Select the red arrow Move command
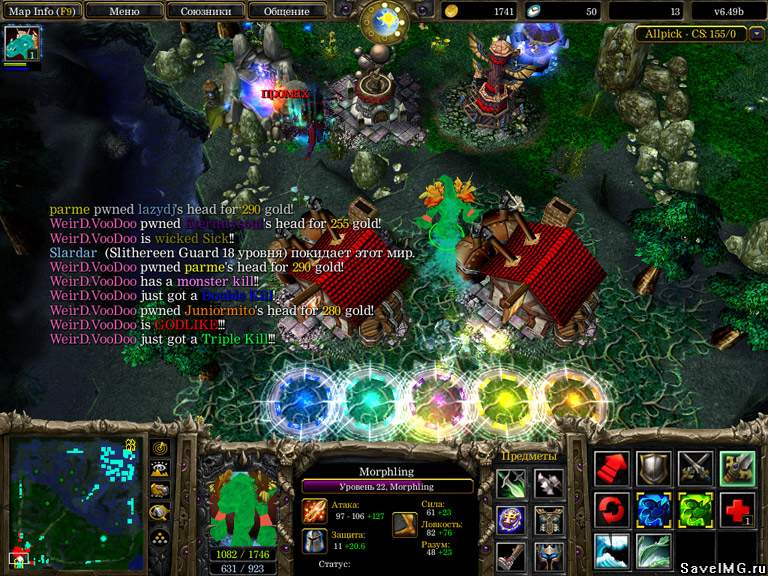Viewport: 768px width, 576px height. 612,469
